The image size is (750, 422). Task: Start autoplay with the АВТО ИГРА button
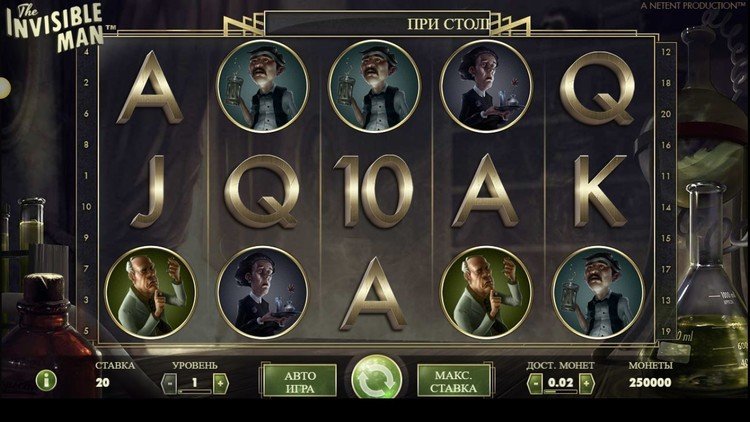(x=299, y=381)
